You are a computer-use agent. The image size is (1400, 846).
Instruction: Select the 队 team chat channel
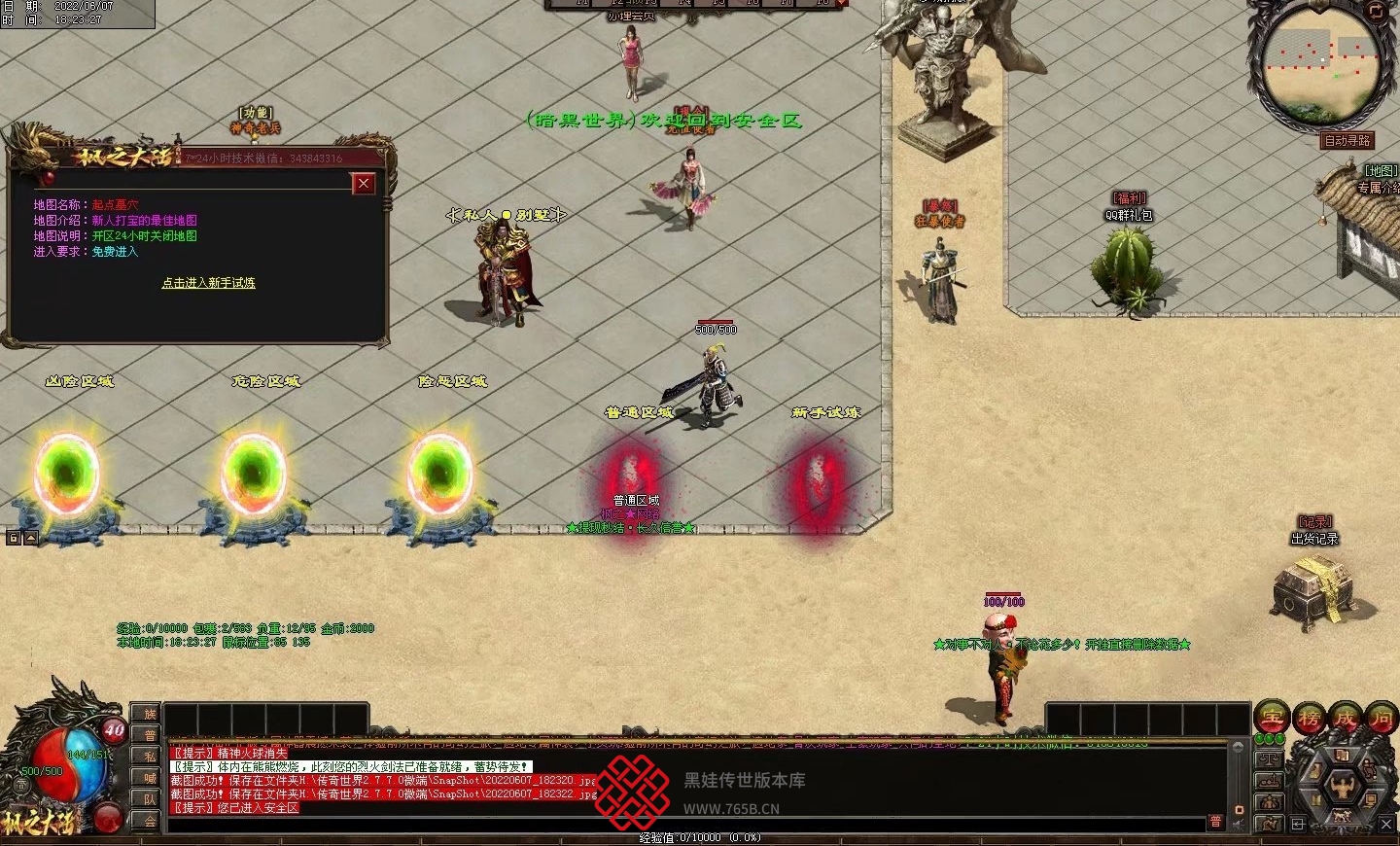pos(150,798)
